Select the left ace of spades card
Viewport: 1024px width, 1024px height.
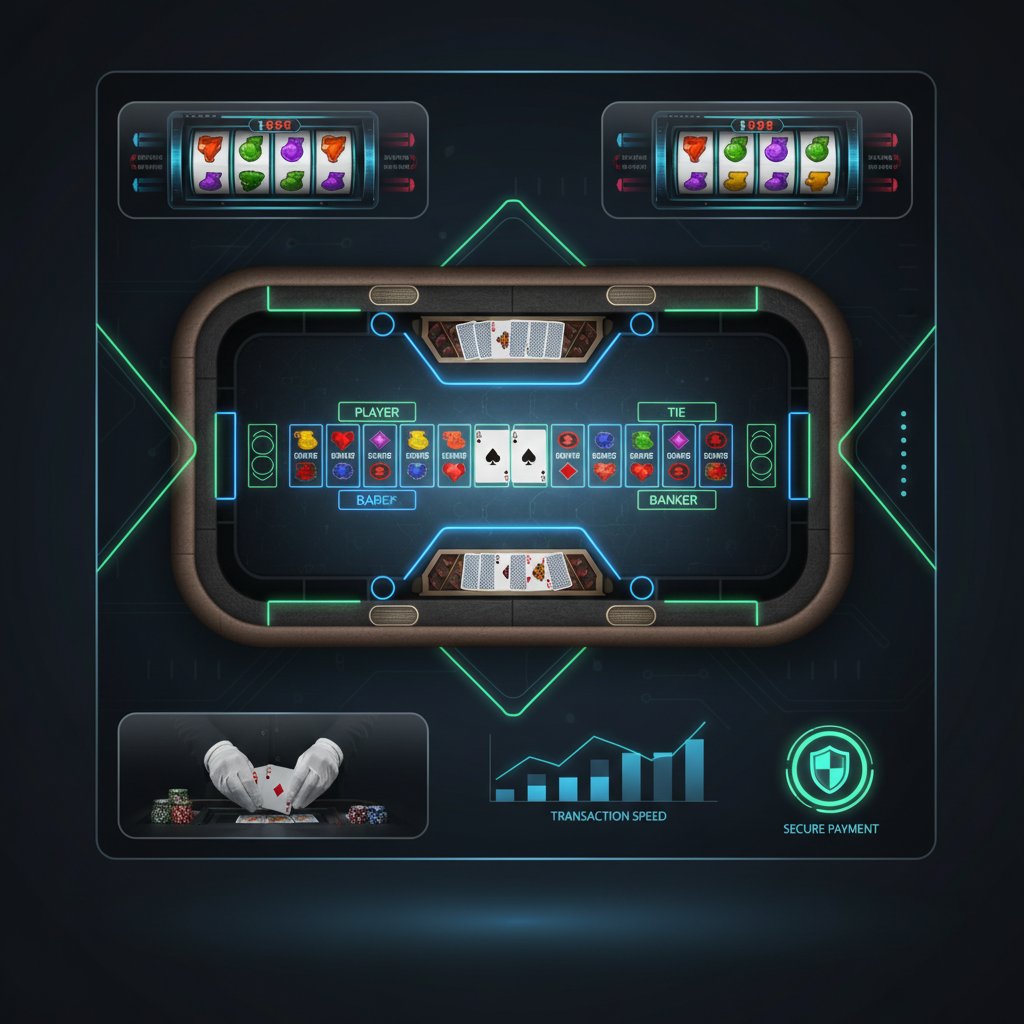[491, 456]
